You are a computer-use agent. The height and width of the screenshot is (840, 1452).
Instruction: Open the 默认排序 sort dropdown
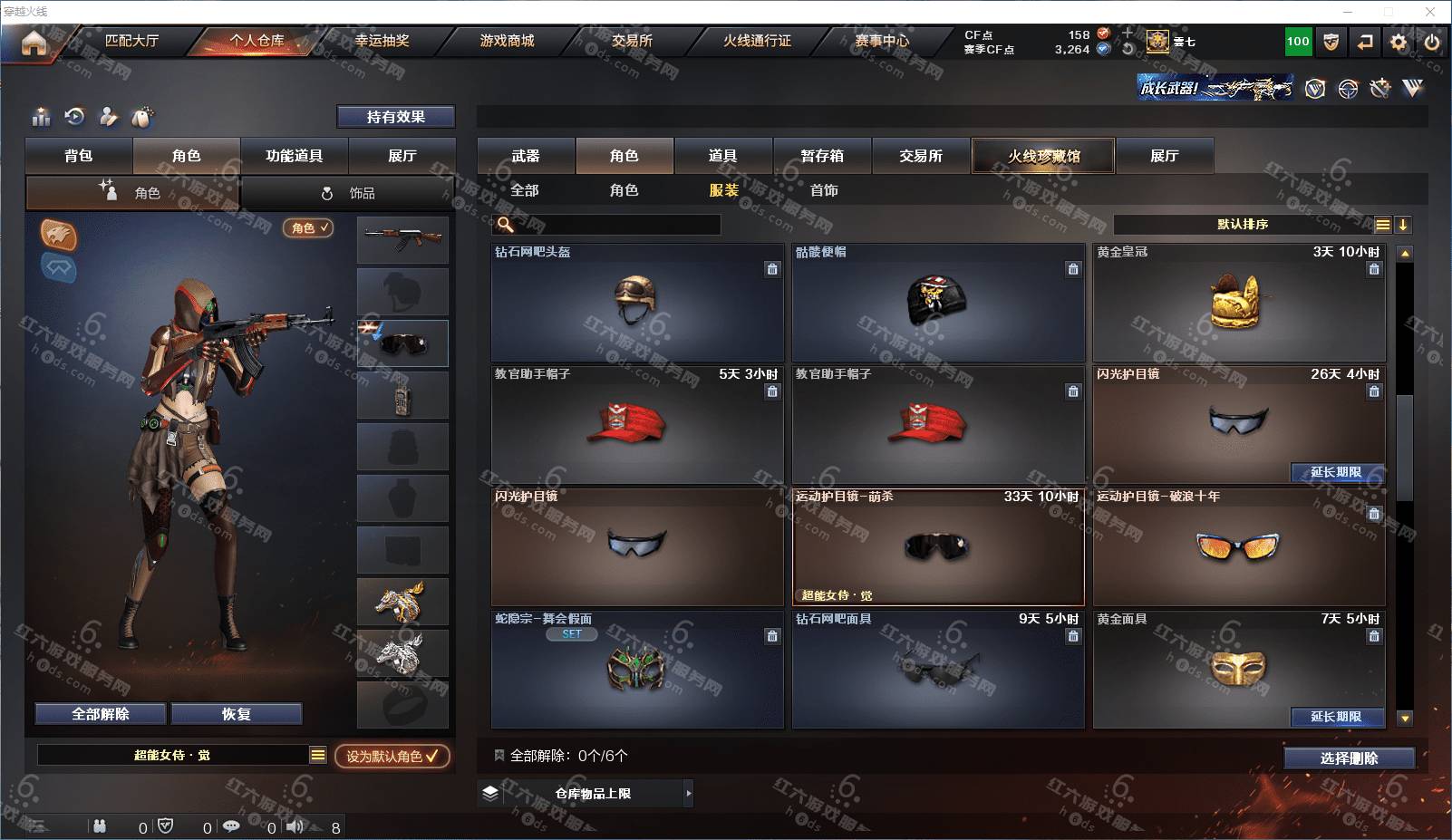(x=1243, y=225)
